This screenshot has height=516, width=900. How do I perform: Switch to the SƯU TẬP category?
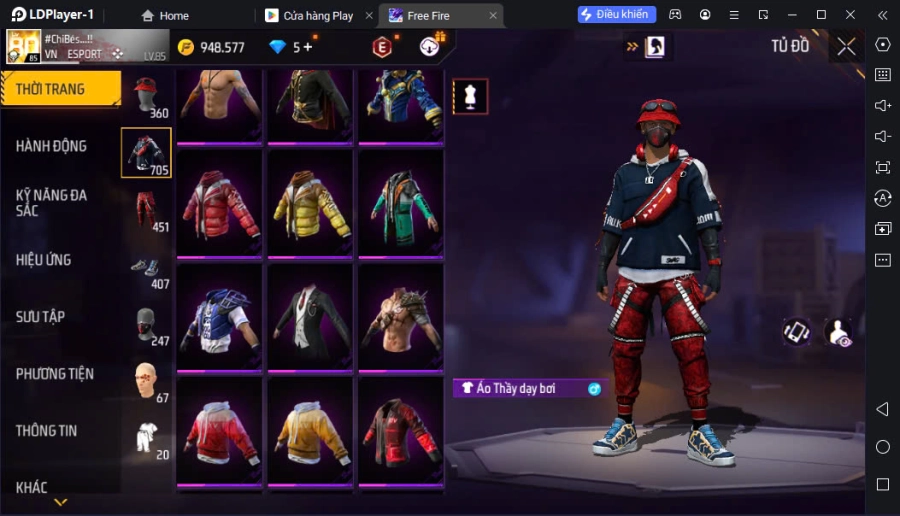pos(41,317)
